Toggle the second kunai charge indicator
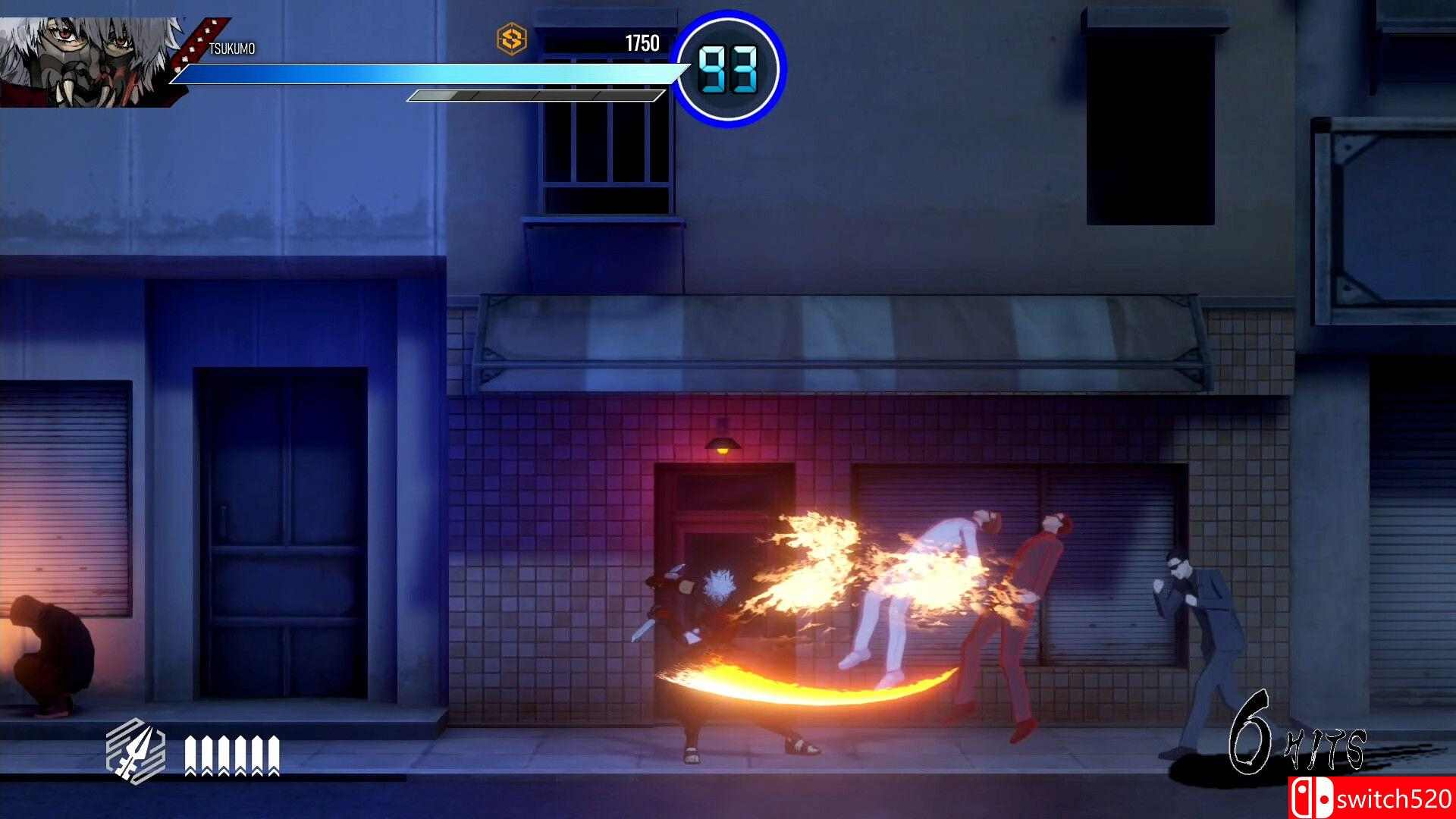The height and width of the screenshot is (819, 1456). click(206, 755)
